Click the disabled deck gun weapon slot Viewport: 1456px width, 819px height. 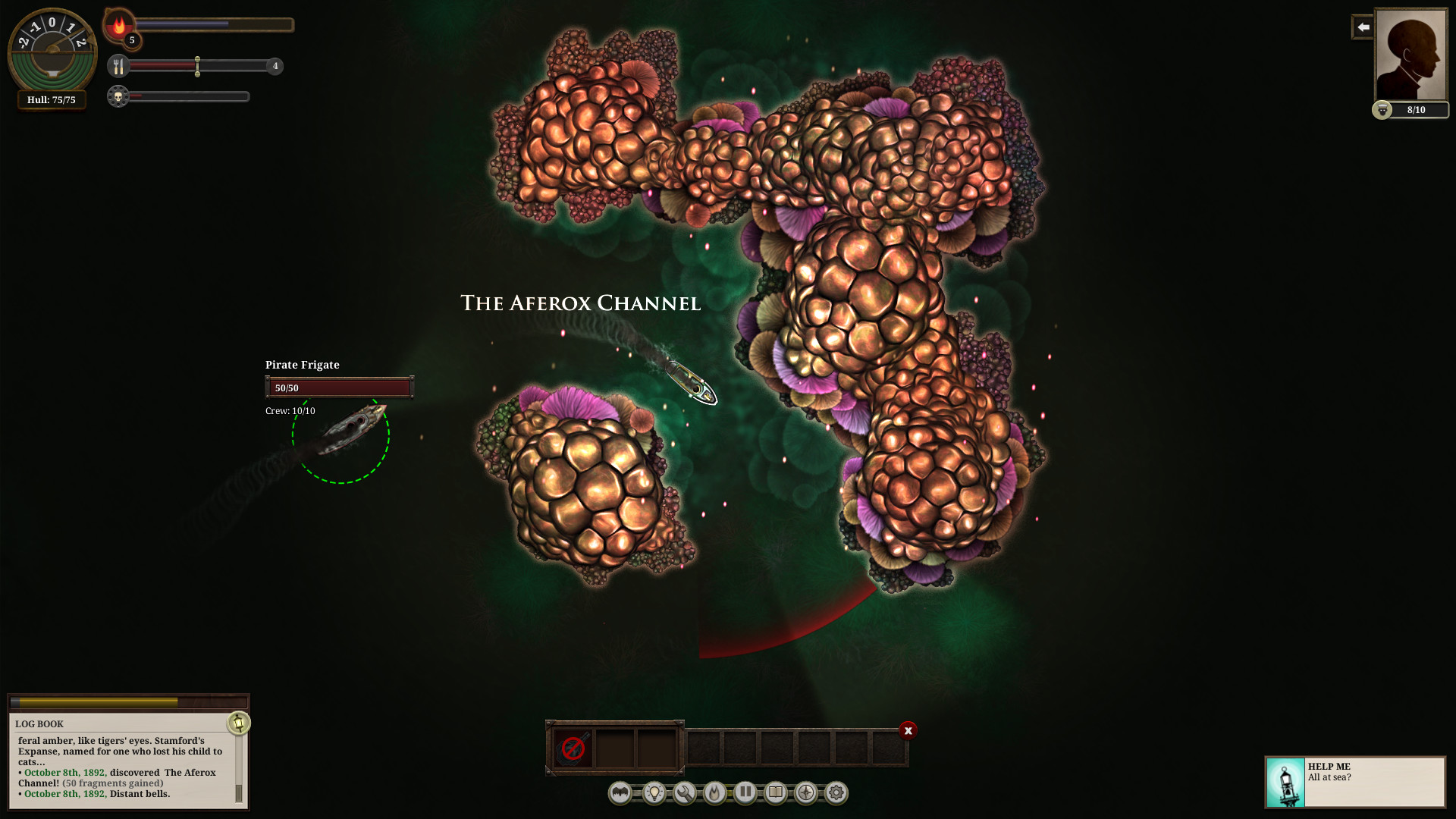tap(573, 748)
